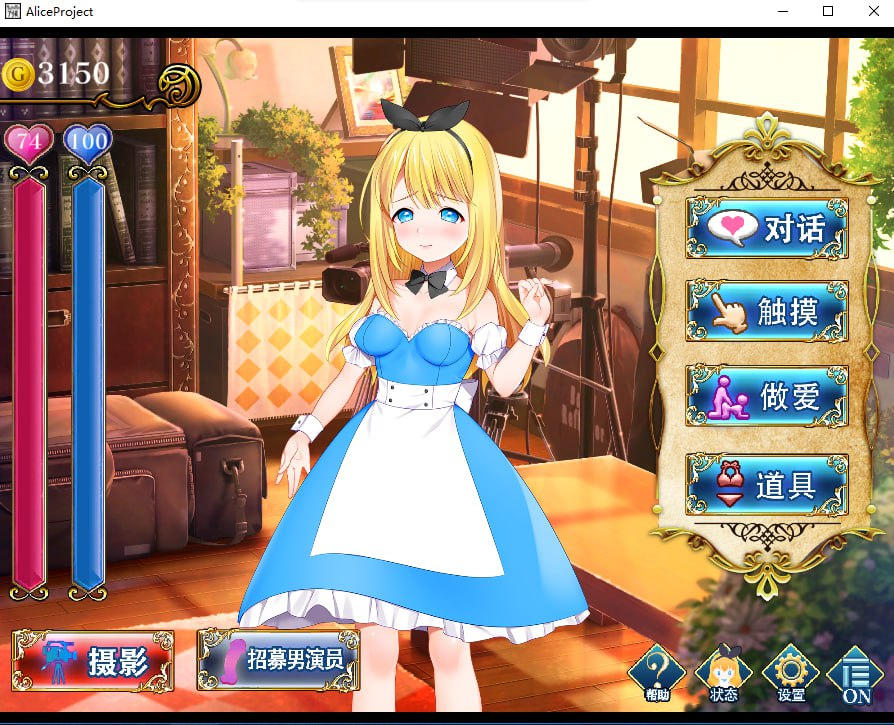Toggle the ON menu display switch
The image size is (894, 725).
pos(857,674)
